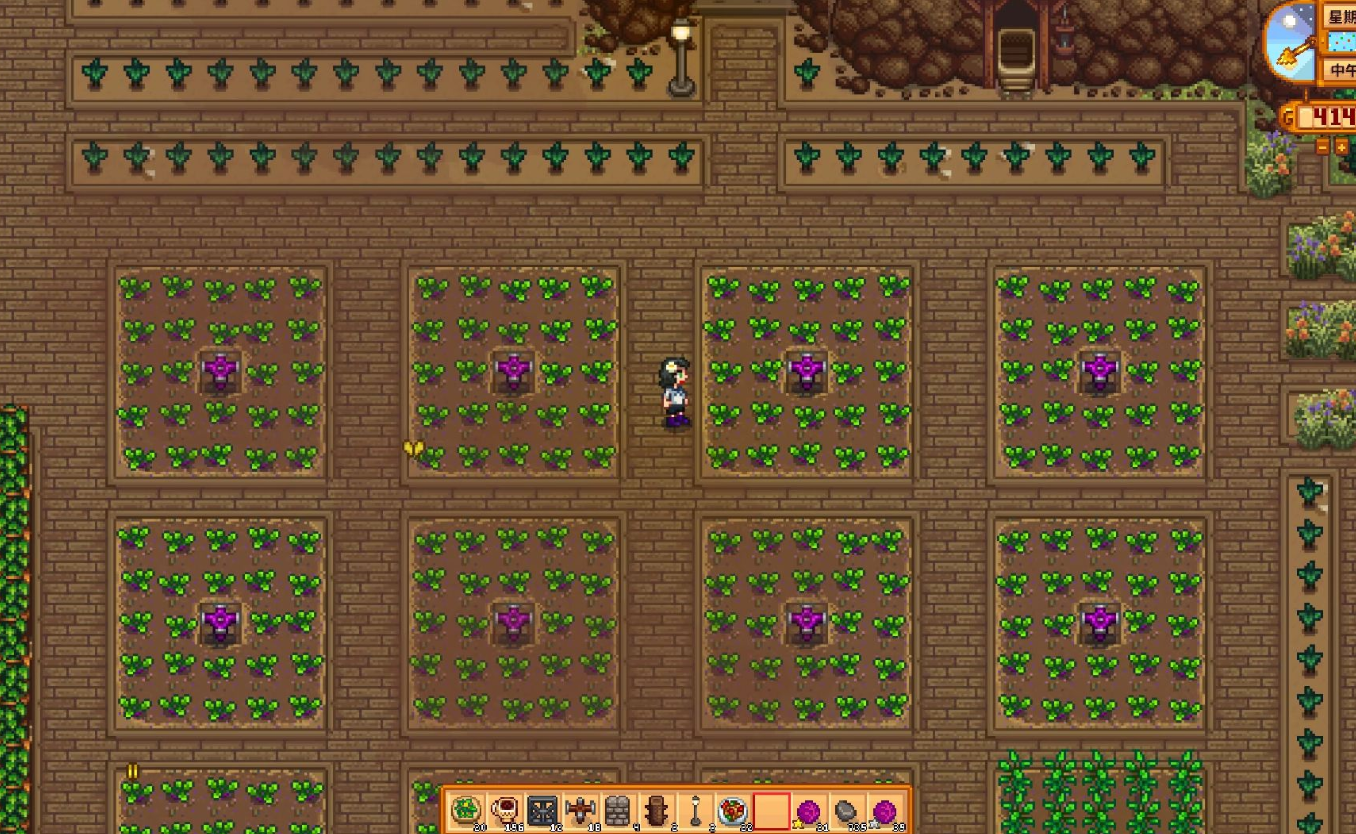1356x834 pixels.
Task: Select the lamp post hotbar slot
Action: [x=695, y=810]
